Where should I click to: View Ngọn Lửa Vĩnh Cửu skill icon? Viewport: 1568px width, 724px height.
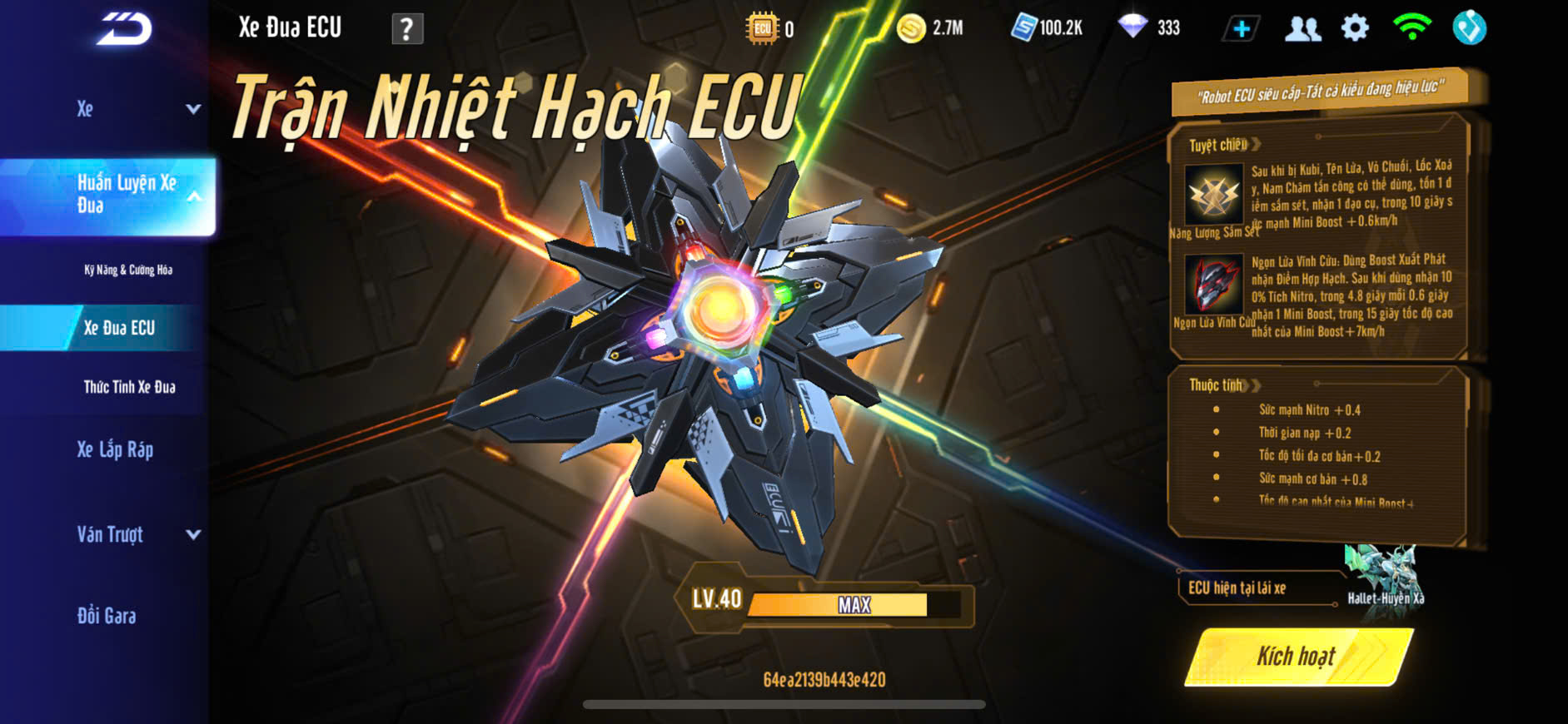[1213, 284]
